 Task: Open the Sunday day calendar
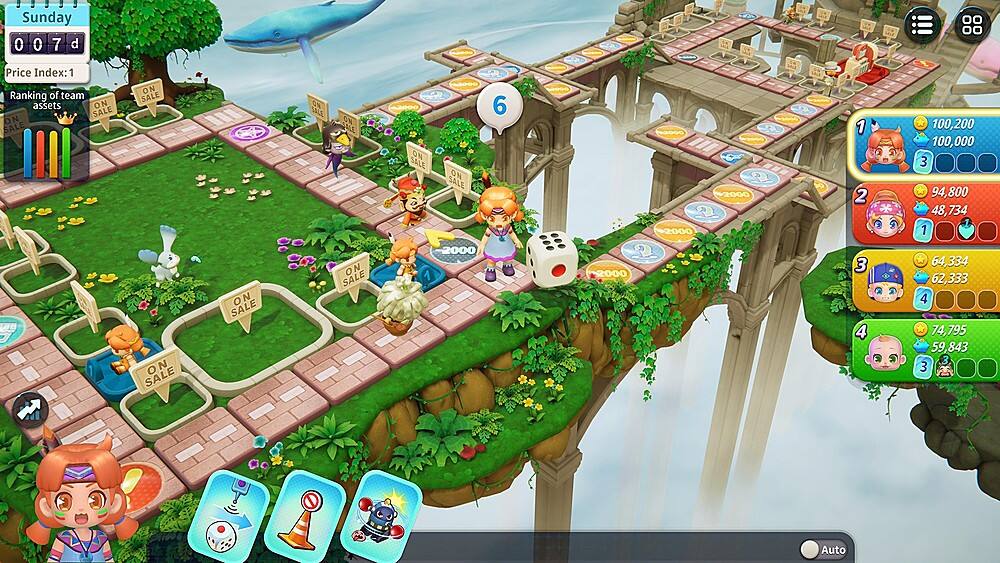(x=46, y=30)
